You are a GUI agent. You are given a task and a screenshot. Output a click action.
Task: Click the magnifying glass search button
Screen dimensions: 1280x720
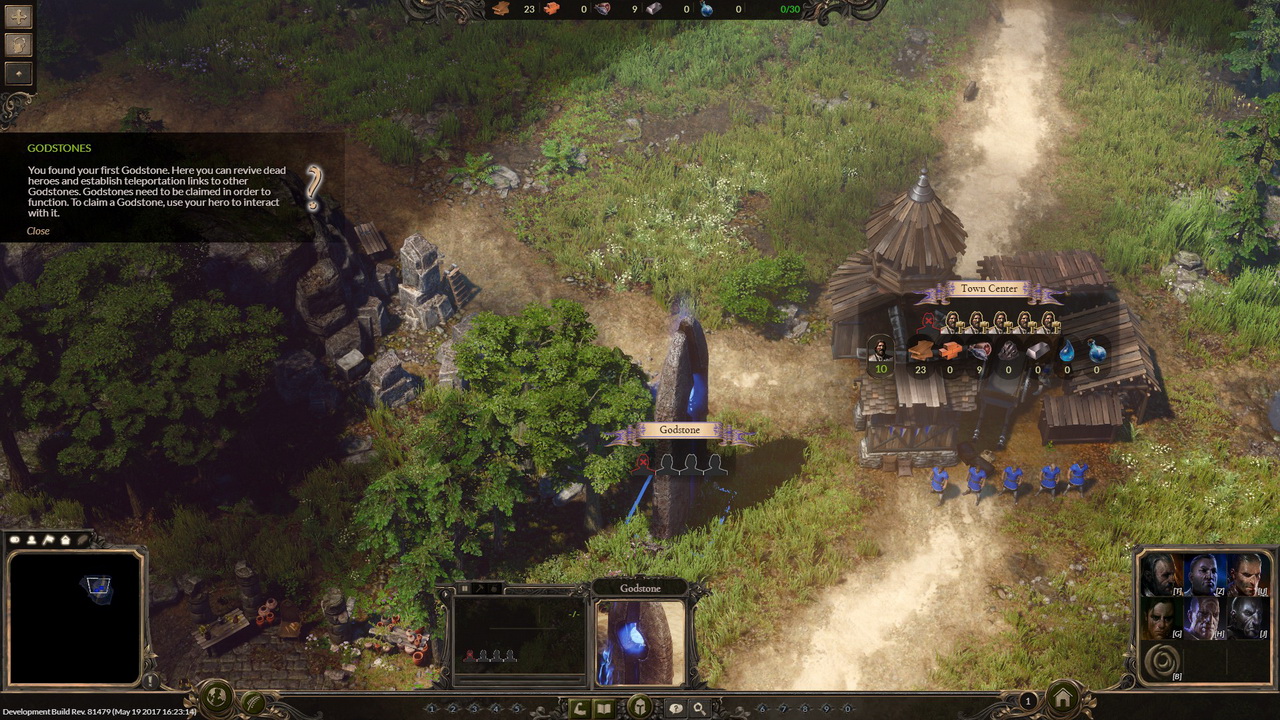pyautogui.click(x=699, y=709)
